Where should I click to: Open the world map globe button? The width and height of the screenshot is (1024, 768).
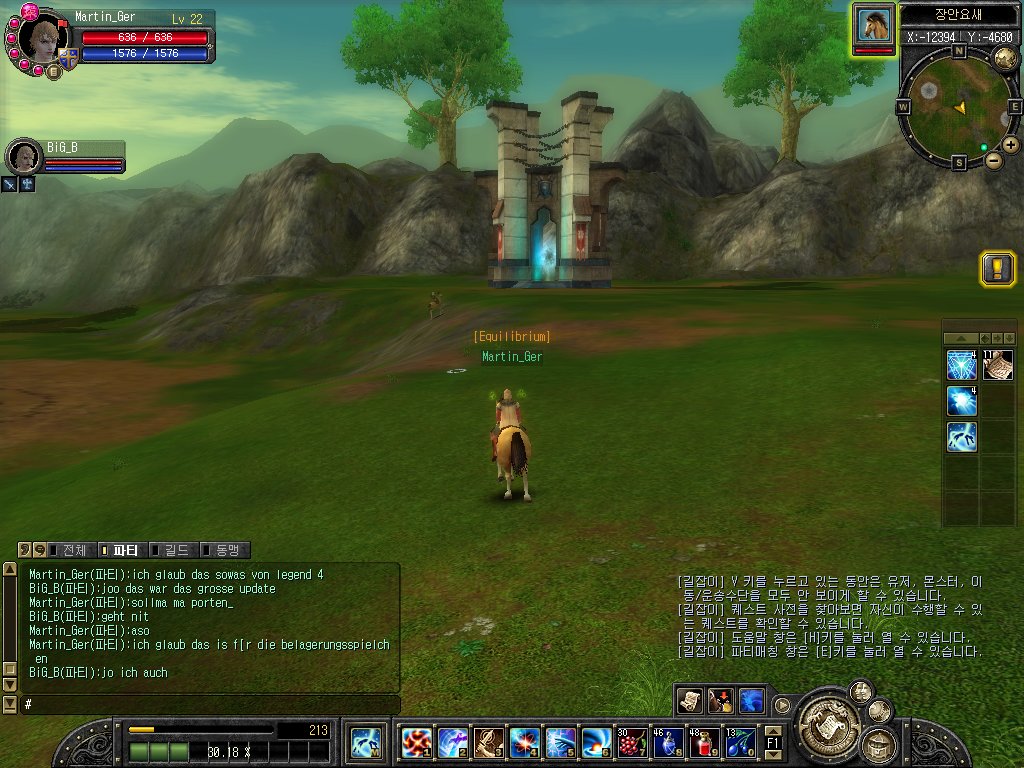coord(1006,59)
